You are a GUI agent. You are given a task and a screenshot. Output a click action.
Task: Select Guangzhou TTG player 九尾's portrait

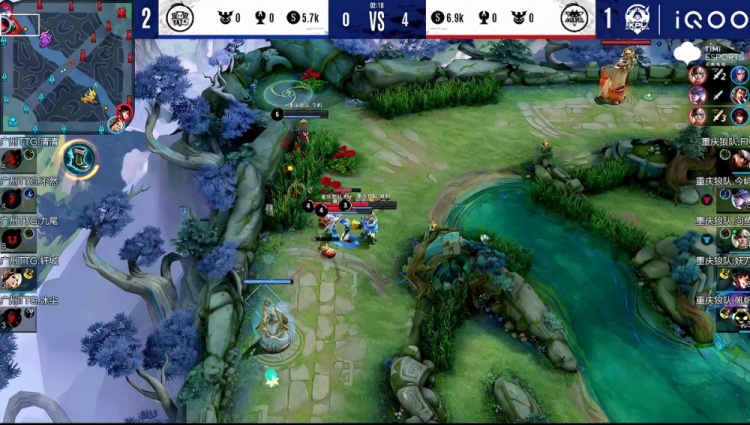(12, 238)
